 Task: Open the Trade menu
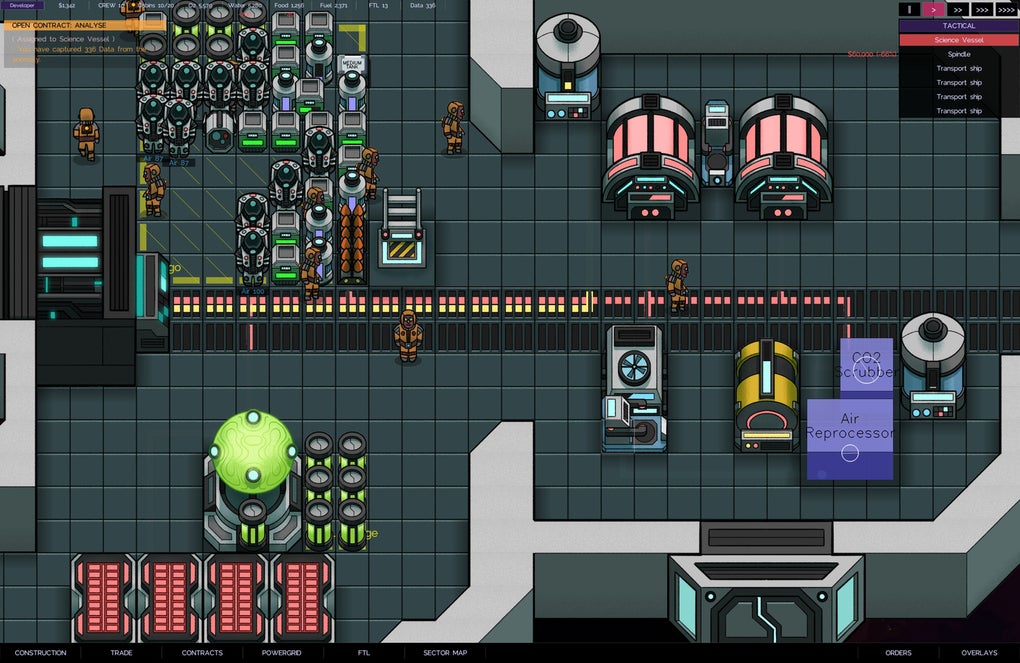click(x=121, y=653)
